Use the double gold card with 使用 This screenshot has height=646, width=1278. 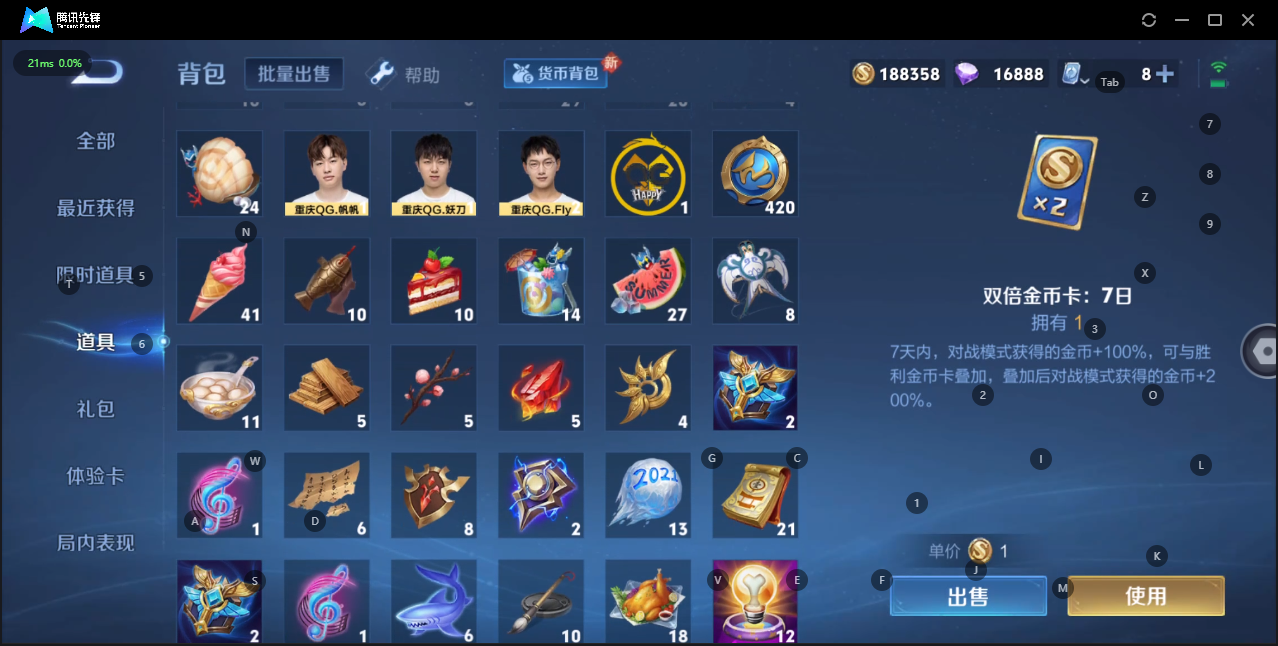(1145, 596)
